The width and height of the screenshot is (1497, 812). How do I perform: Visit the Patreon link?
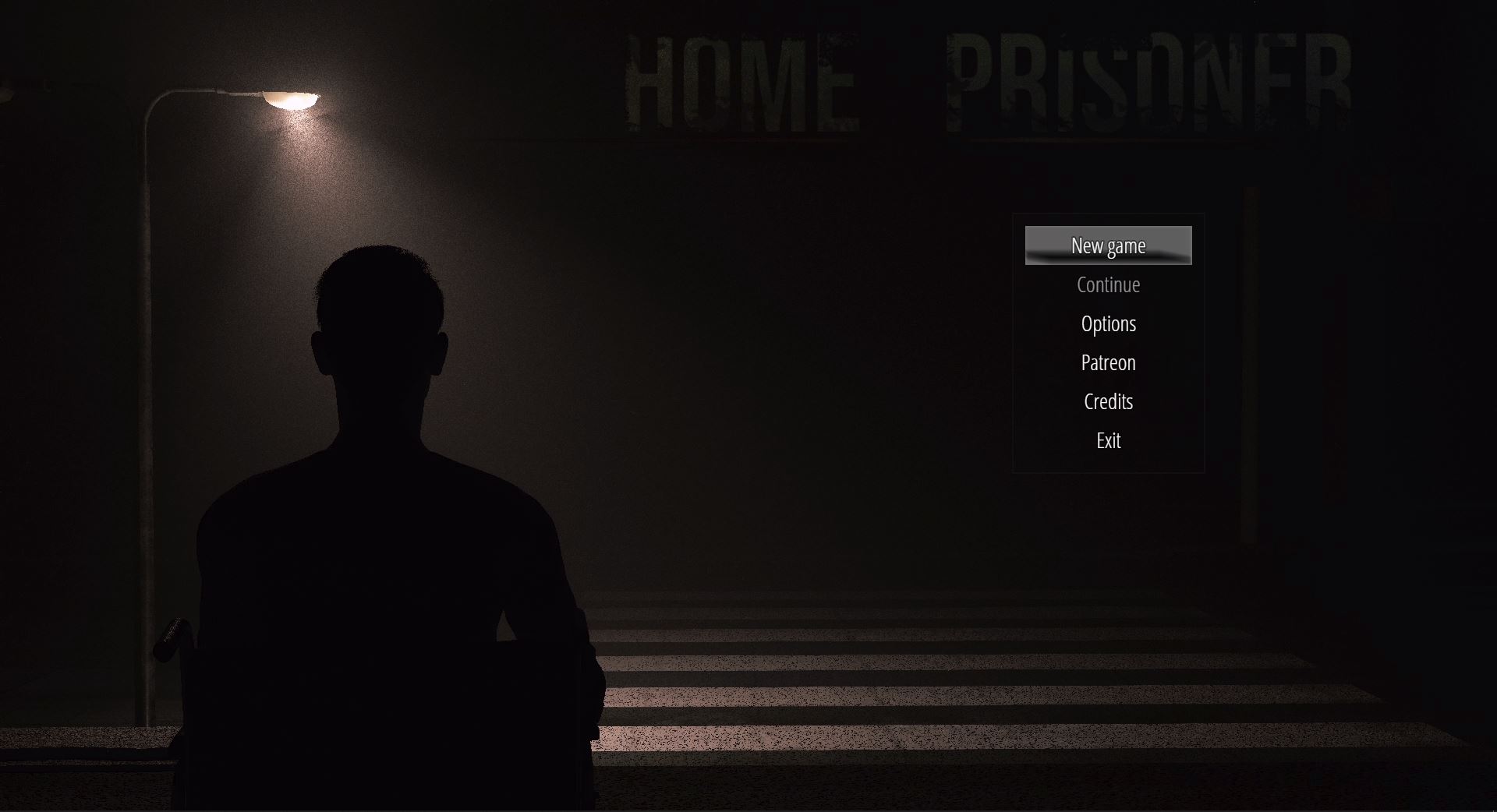point(1108,362)
